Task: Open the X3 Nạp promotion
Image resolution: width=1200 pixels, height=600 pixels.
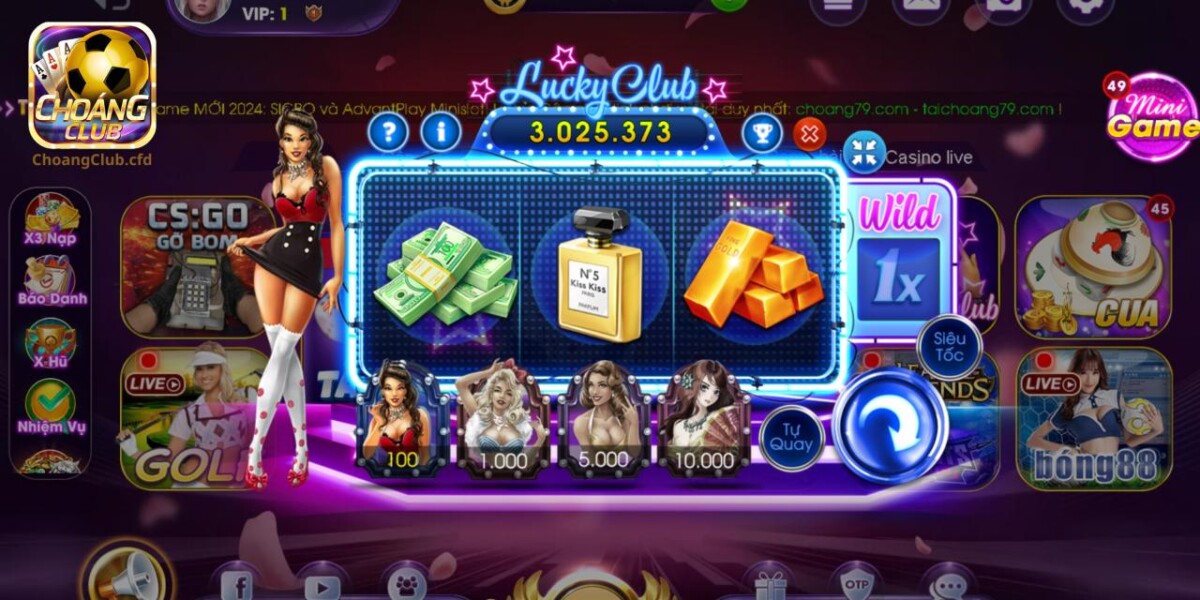Action: point(50,220)
